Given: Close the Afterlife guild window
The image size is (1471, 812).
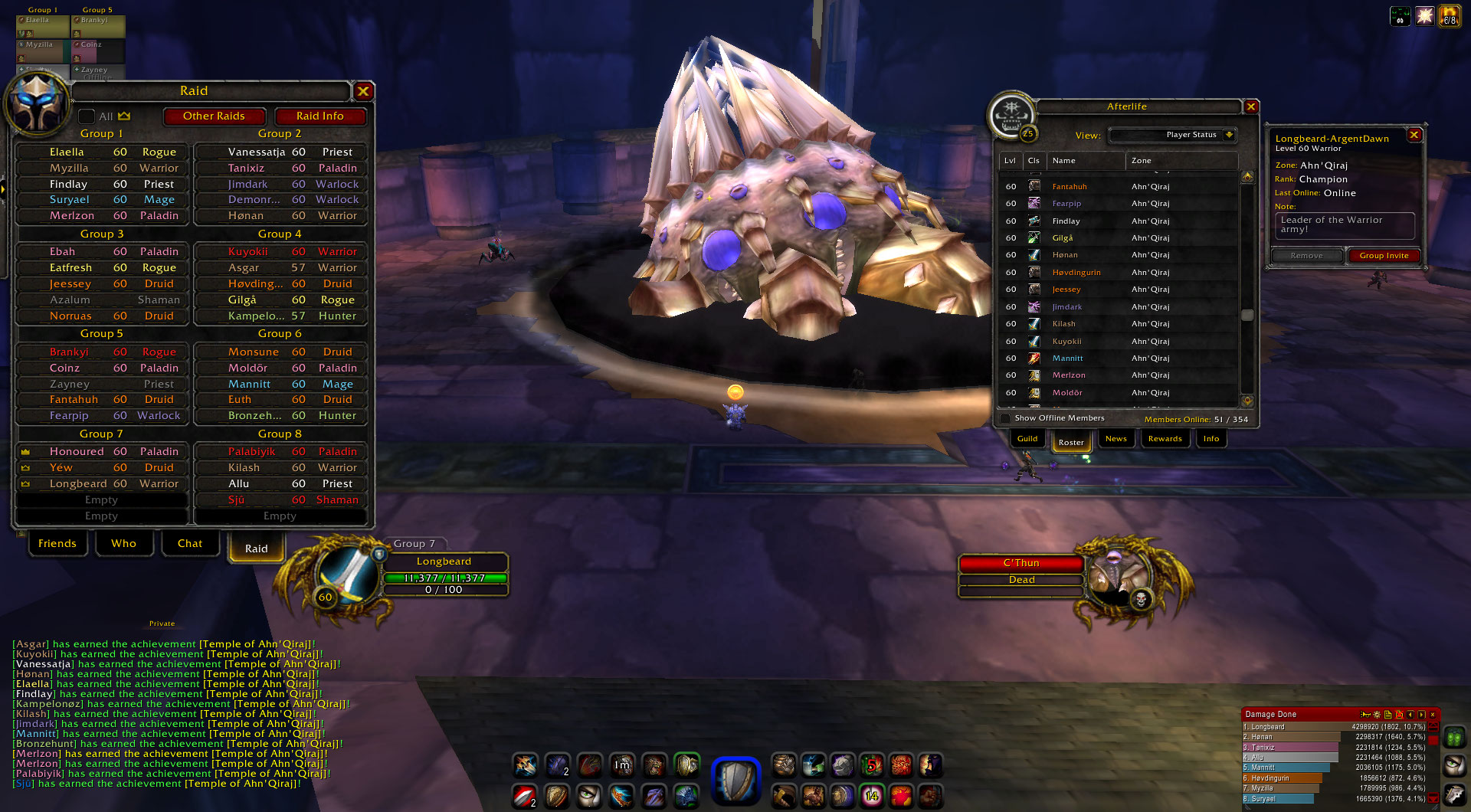Looking at the screenshot, I should coord(1251,107).
